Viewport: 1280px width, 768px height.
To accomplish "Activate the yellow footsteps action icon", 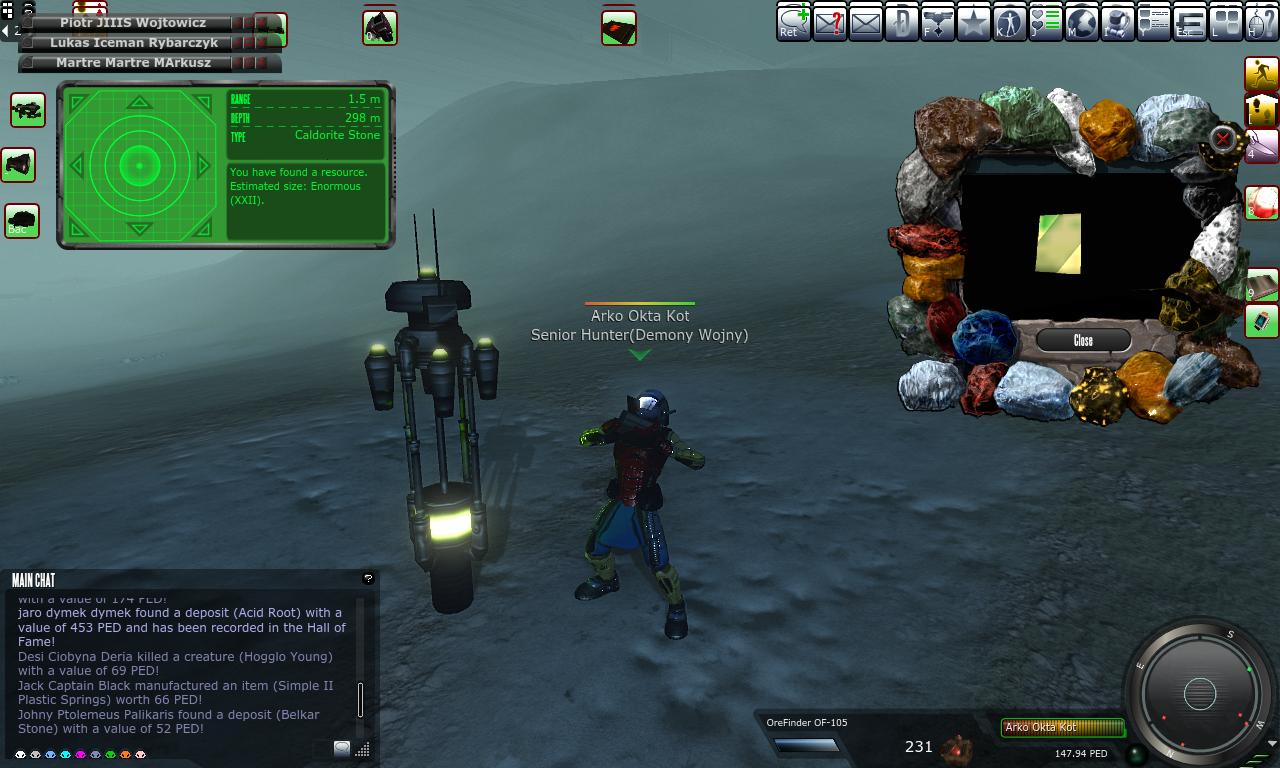I will (1261, 109).
